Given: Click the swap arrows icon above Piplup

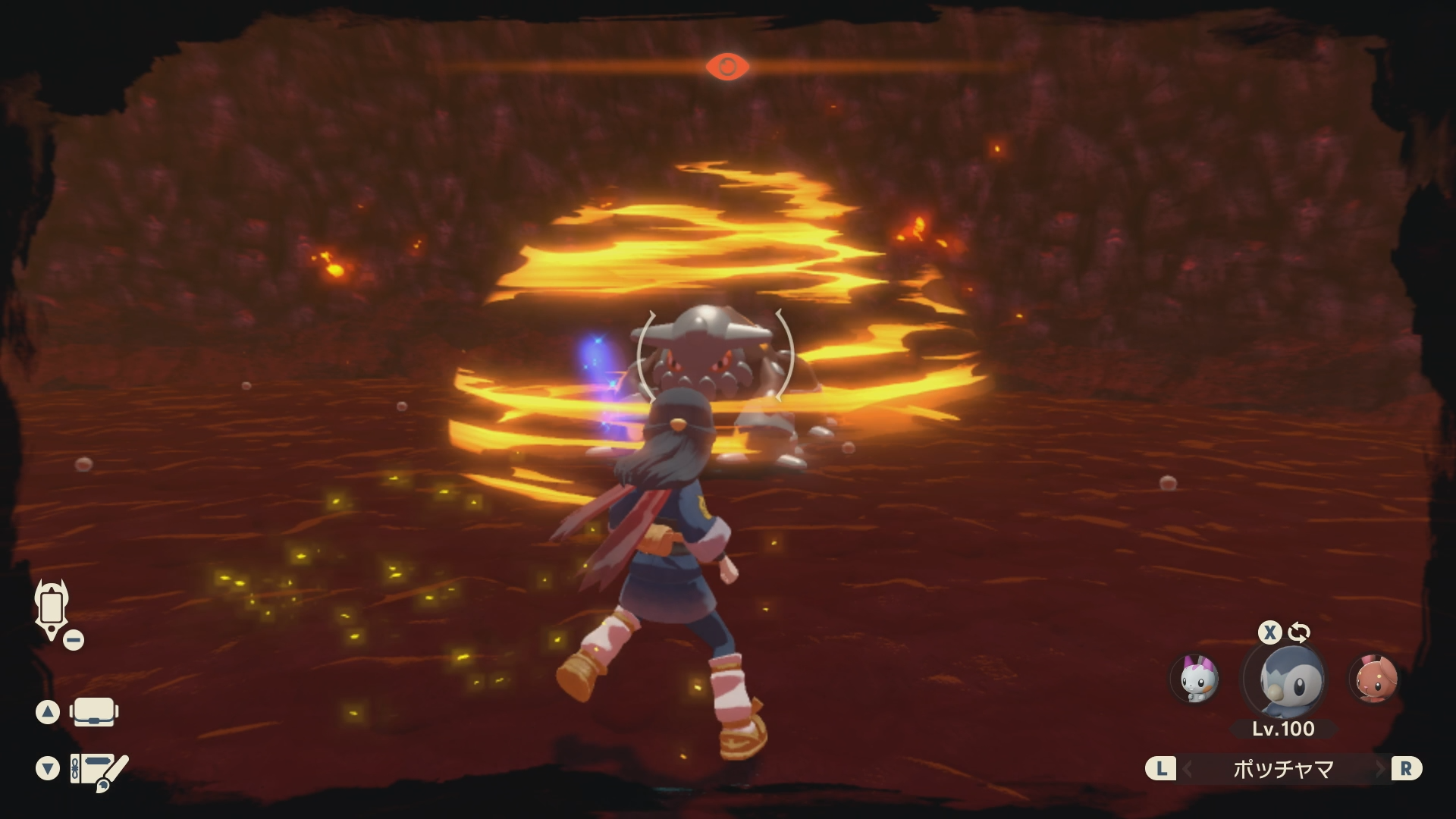Looking at the screenshot, I should coord(1299,632).
